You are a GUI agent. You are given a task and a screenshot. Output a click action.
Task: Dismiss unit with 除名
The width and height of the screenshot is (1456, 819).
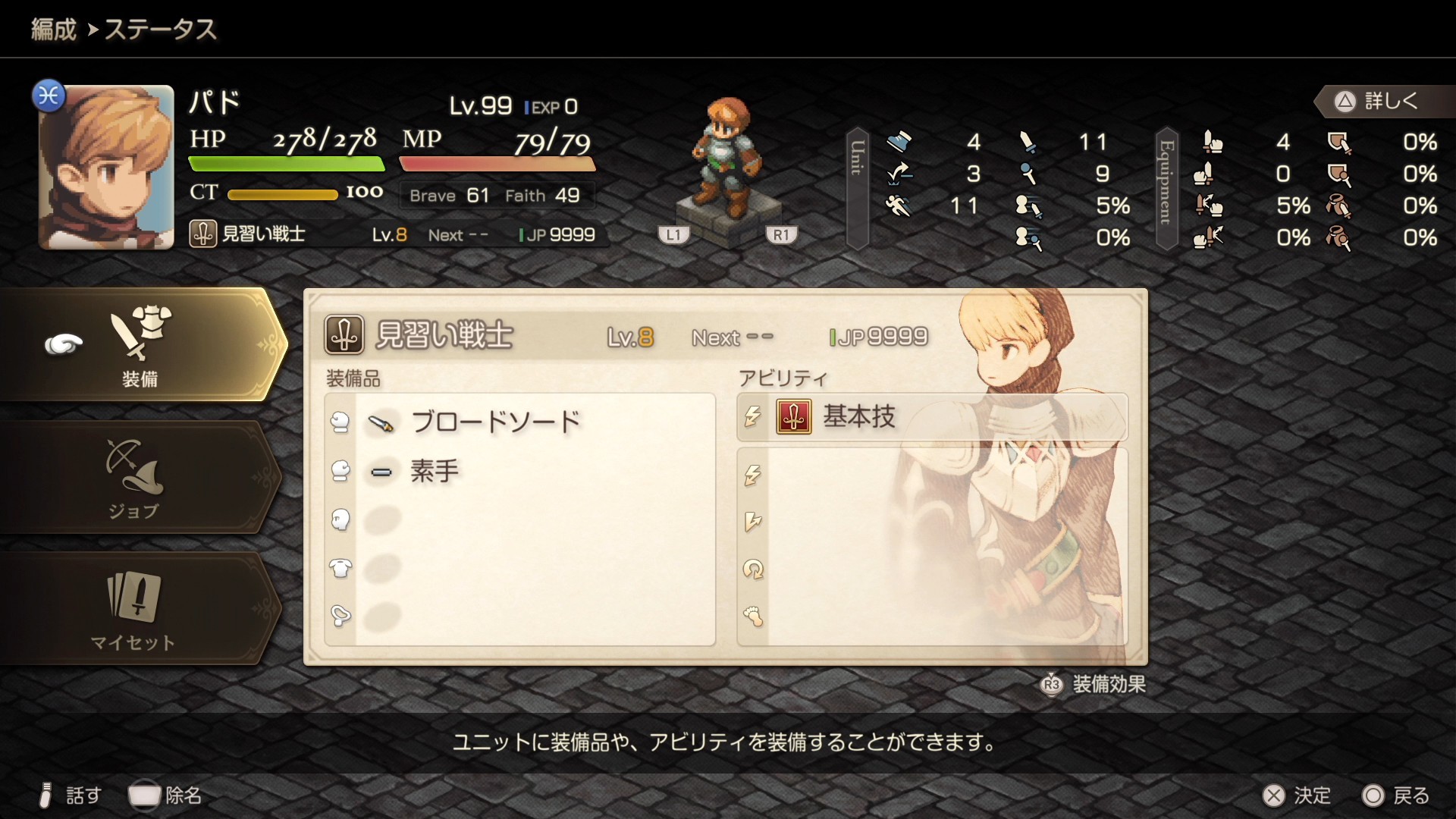point(165,795)
